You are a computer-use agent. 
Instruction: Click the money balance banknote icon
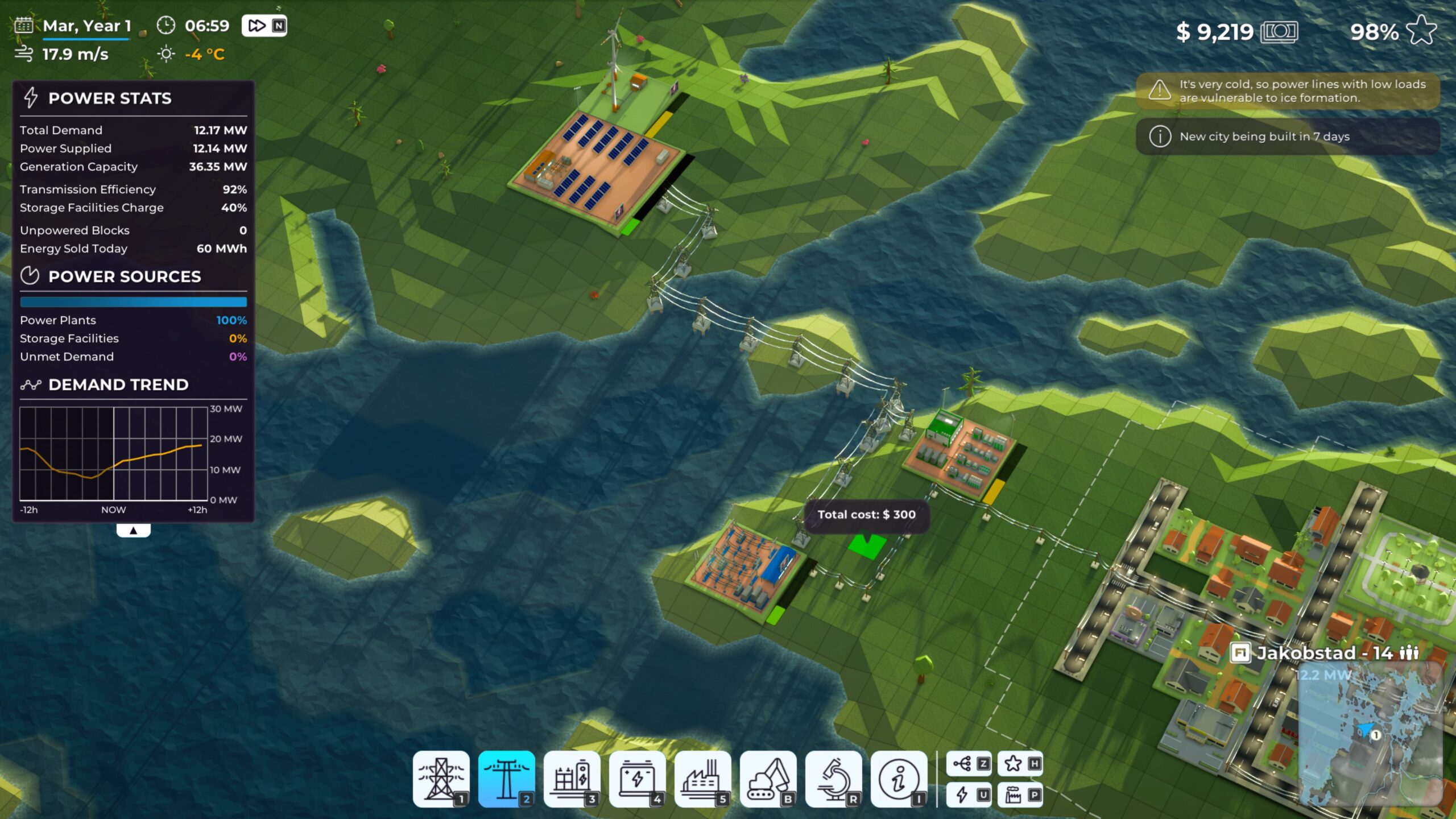point(1279,32)
